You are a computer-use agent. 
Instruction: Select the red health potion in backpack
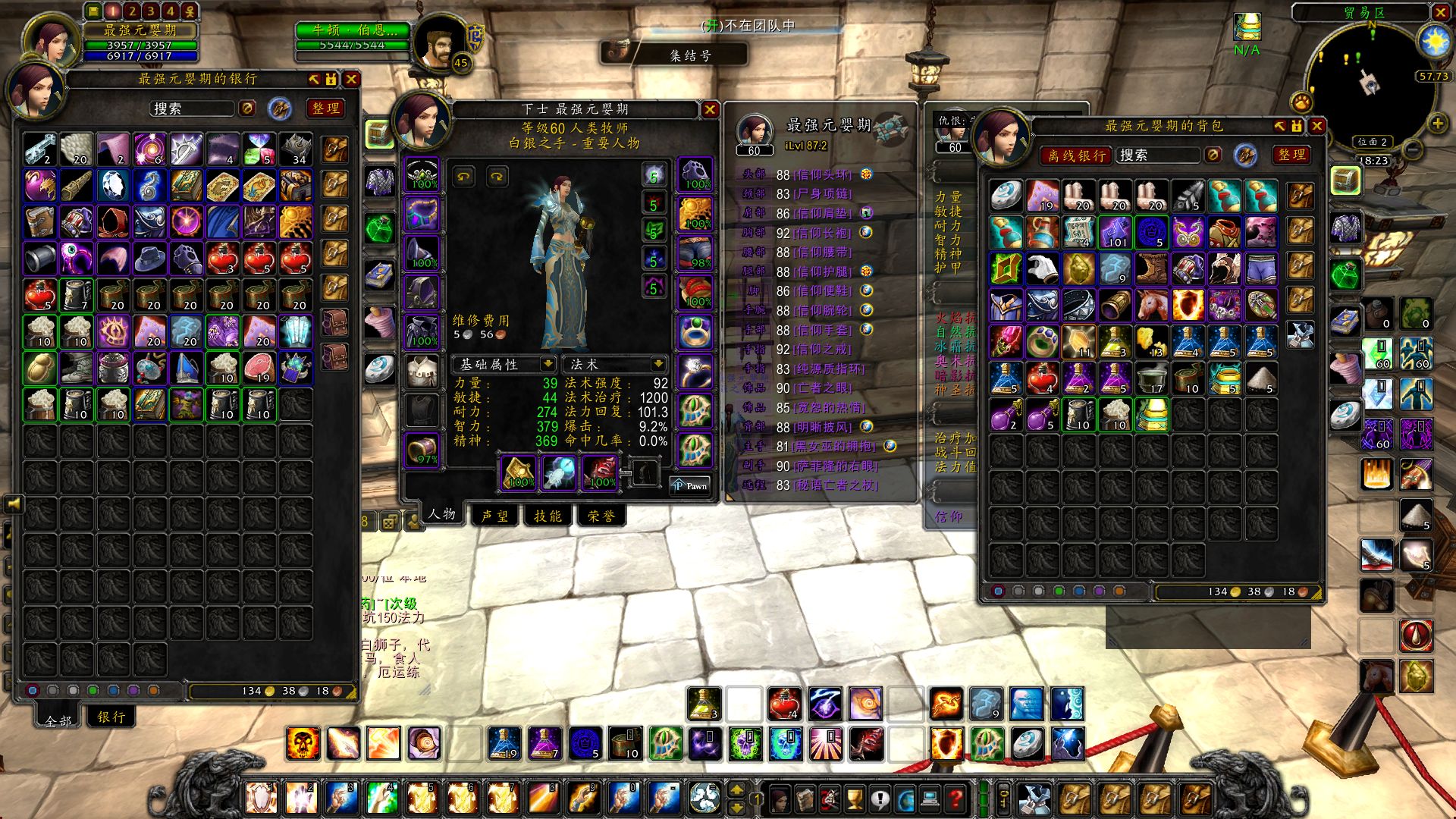[x=1042, y=378]
